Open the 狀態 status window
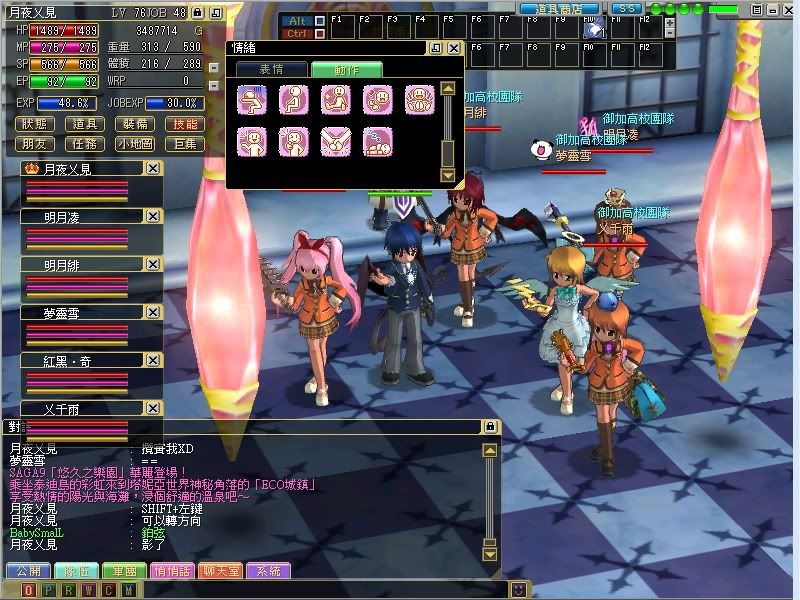The image size is (800, 600). 35,124
